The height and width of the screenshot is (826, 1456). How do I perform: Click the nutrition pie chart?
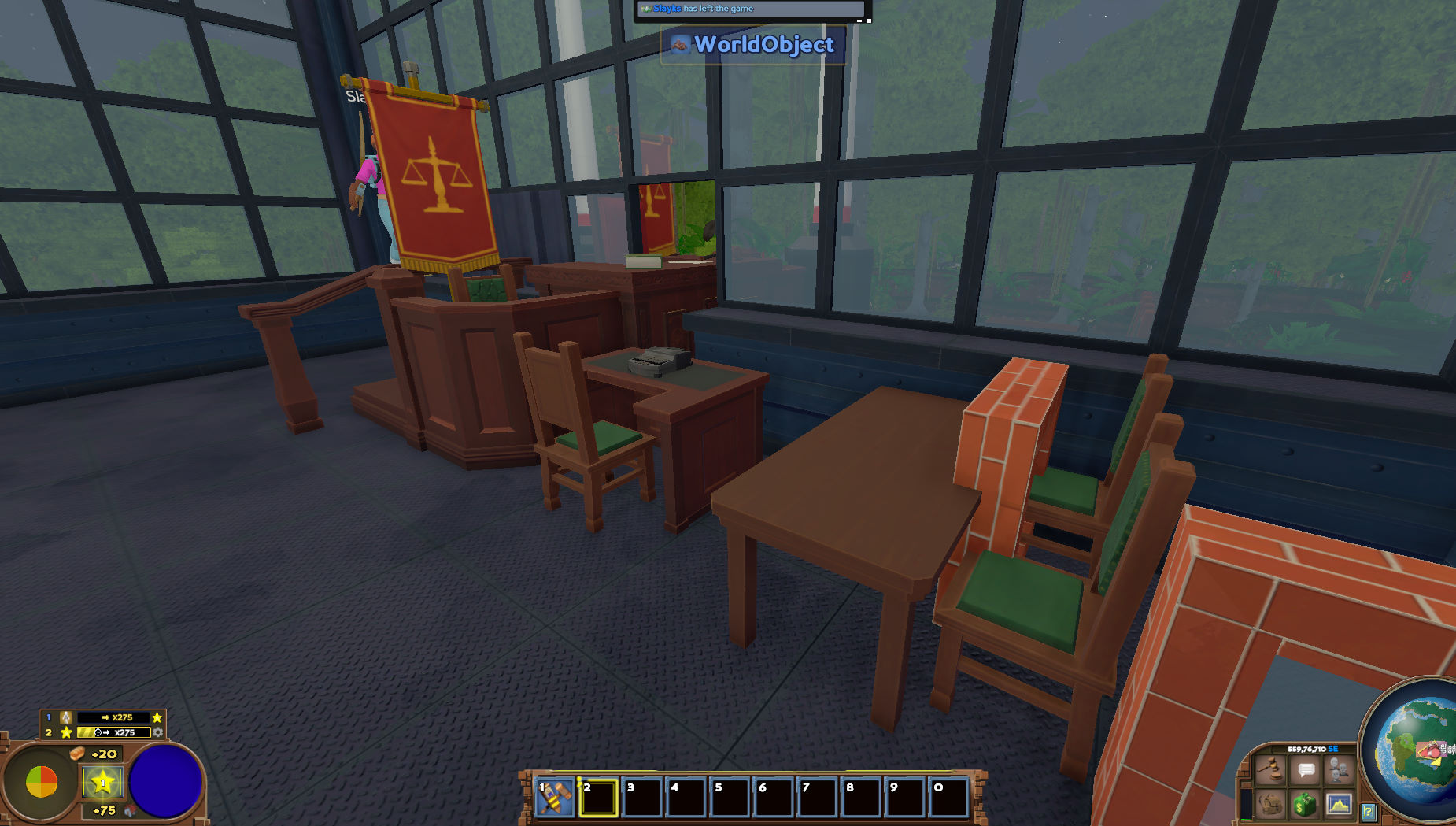(x=43, y=780)
